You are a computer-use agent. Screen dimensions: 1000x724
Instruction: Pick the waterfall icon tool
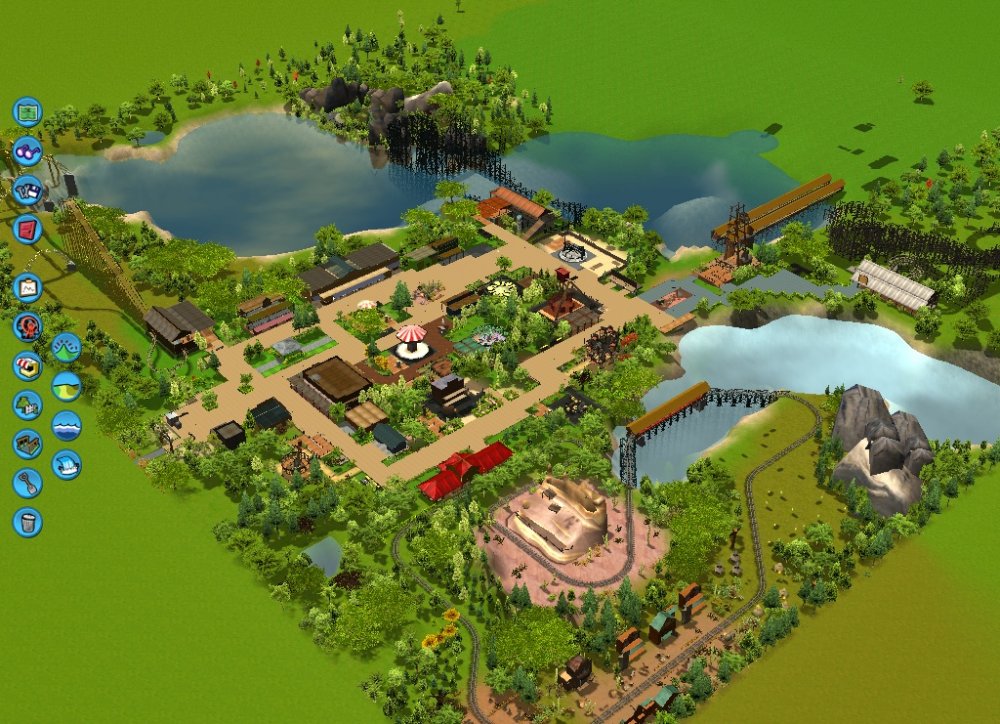tap(66, 464)
